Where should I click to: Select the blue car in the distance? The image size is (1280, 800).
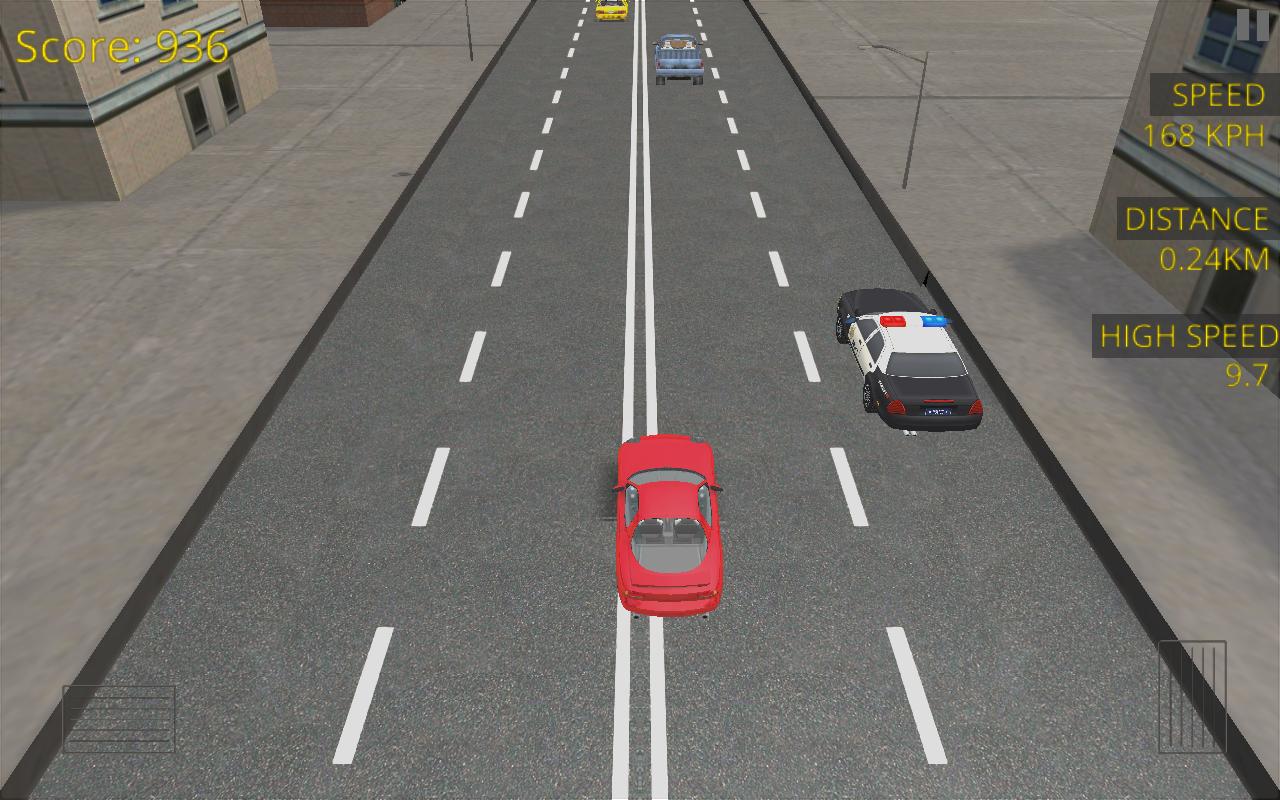678,55
